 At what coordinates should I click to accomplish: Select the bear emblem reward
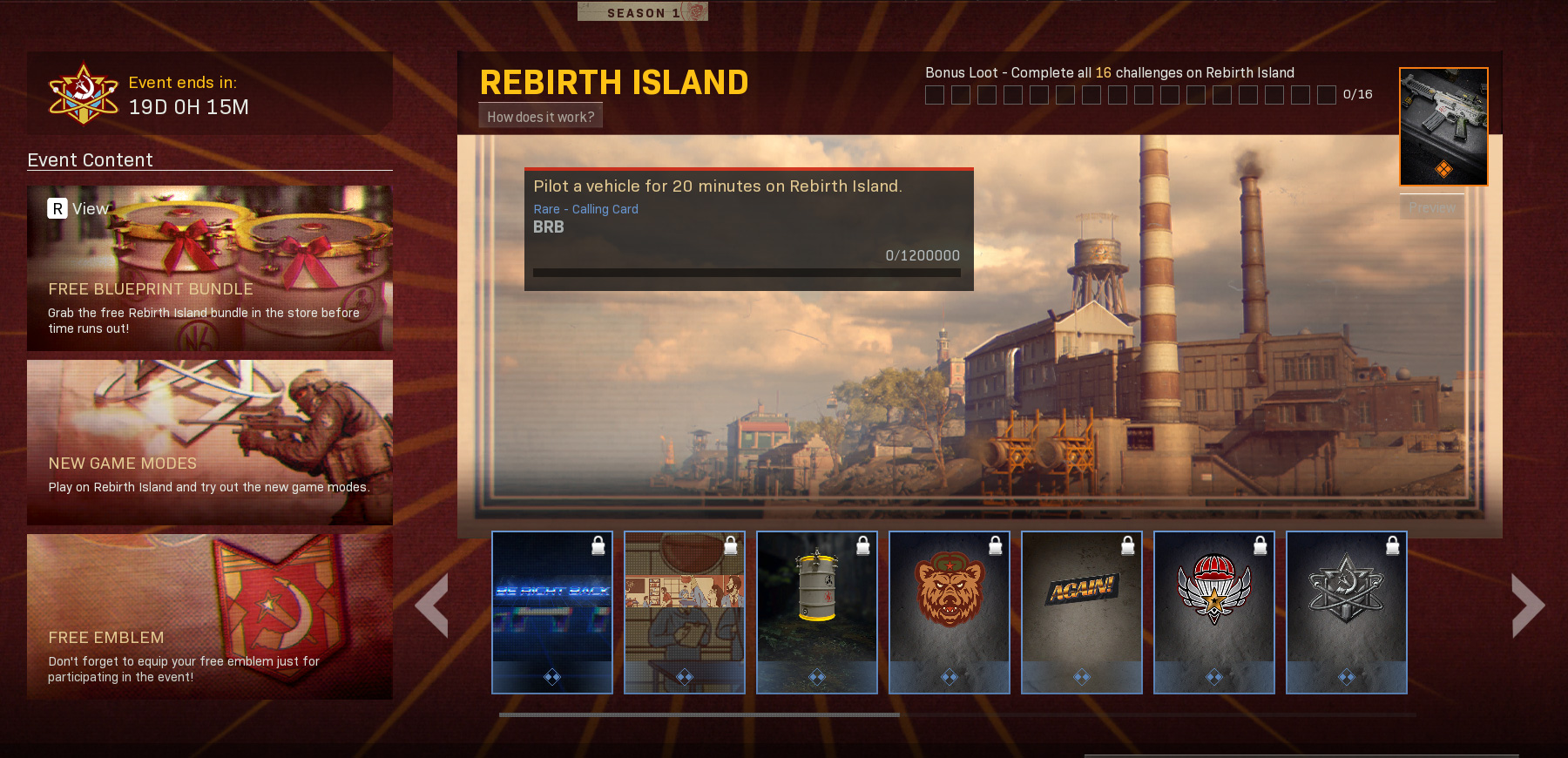(x=949, y=610)
